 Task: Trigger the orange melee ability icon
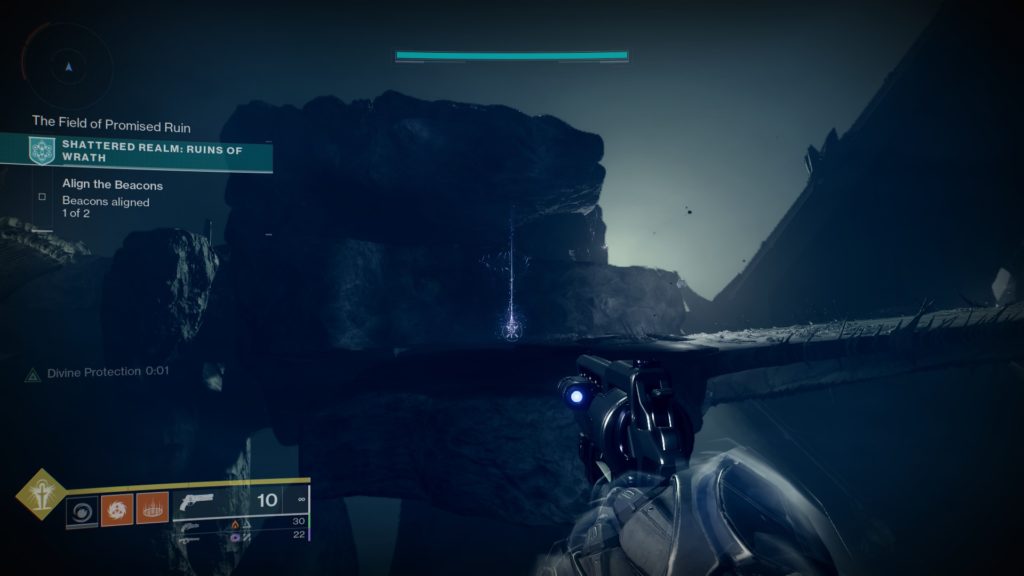pos(152,510)
